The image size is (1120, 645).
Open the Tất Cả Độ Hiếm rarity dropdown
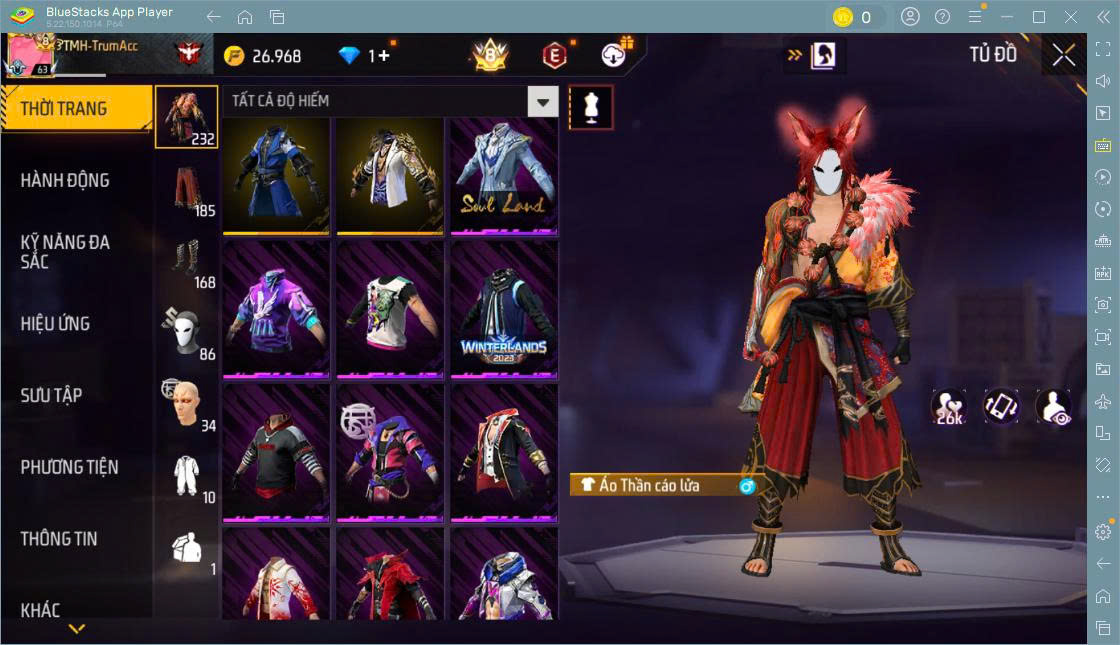click(x=542, y=101)
